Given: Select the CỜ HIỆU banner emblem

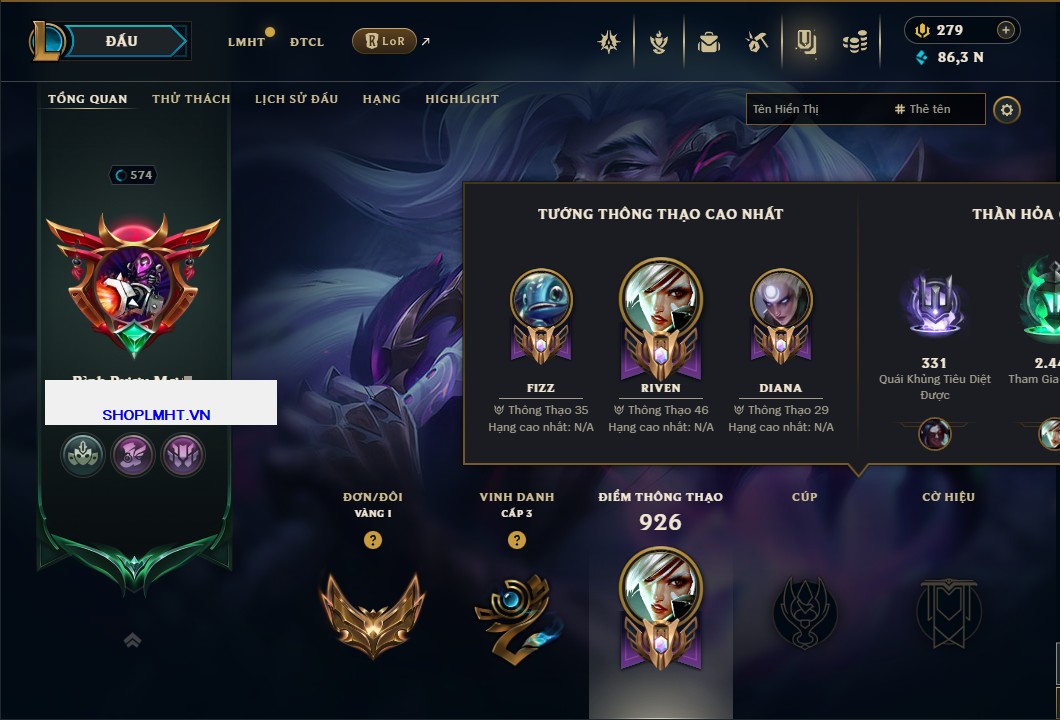Looking at the screenshot, I should click(948, 612).
